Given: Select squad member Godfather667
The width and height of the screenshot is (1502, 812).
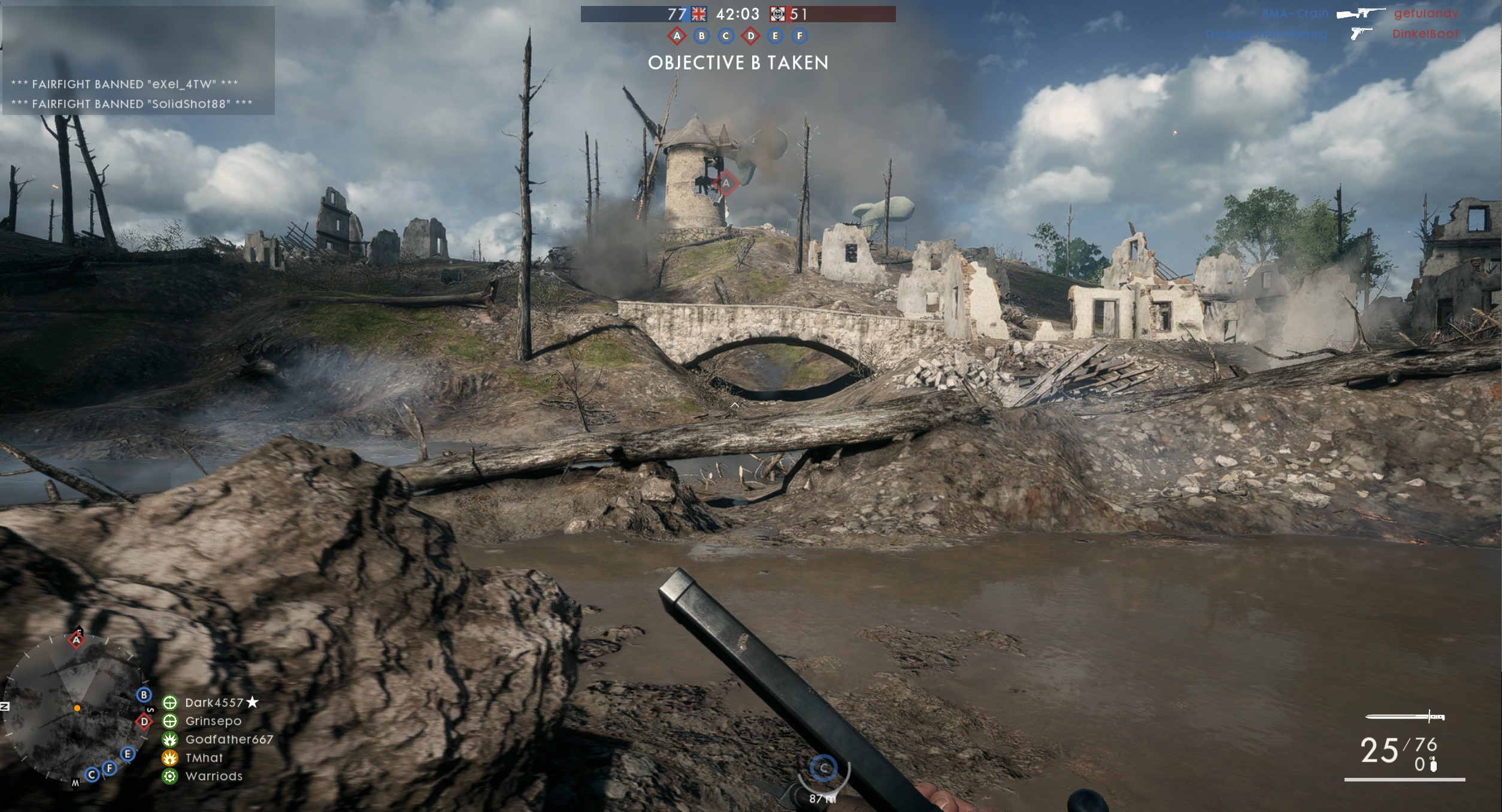Looking at the screenshot, I should 229,740.
